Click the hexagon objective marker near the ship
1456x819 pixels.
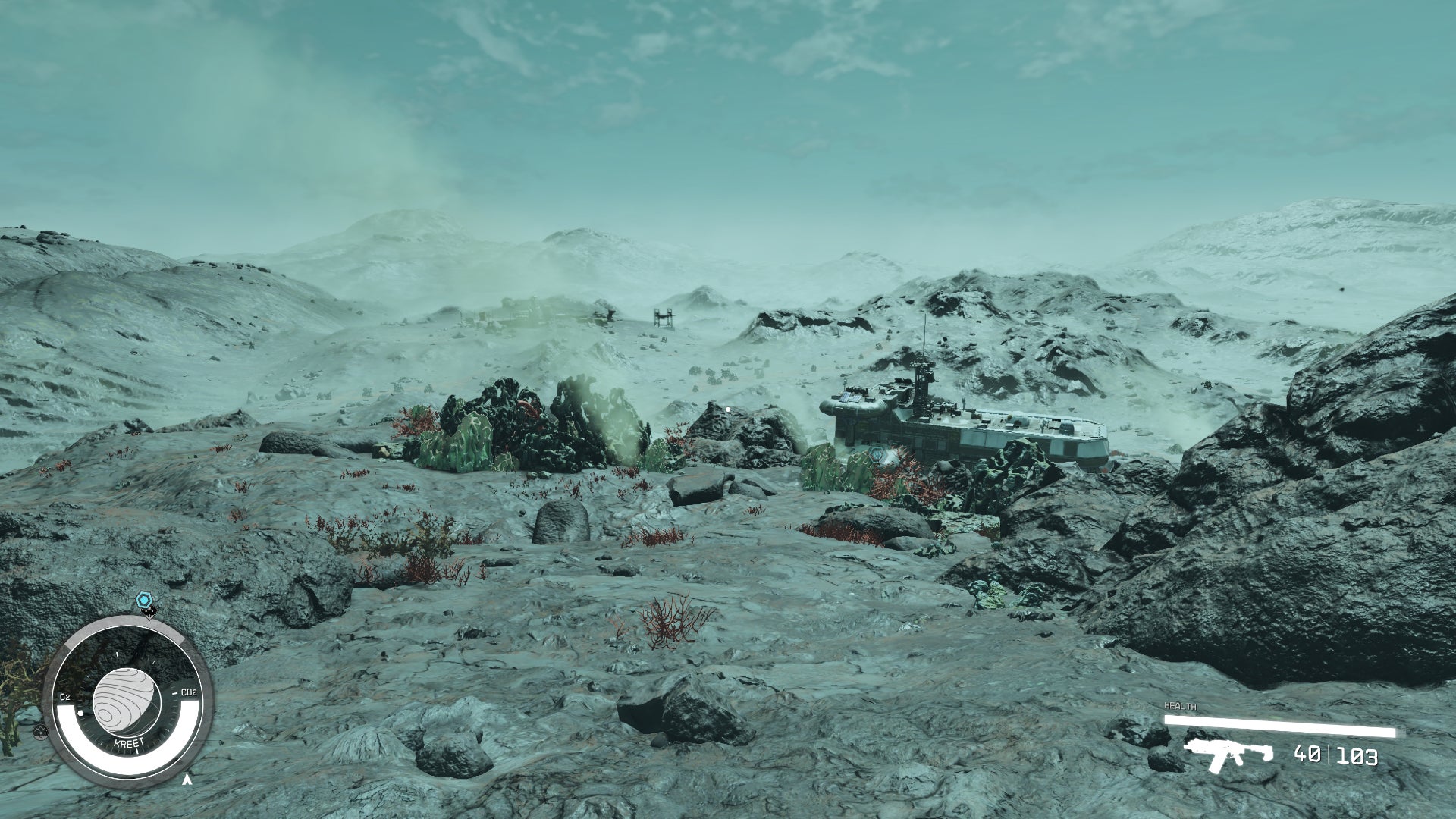(x=878, y=455)
